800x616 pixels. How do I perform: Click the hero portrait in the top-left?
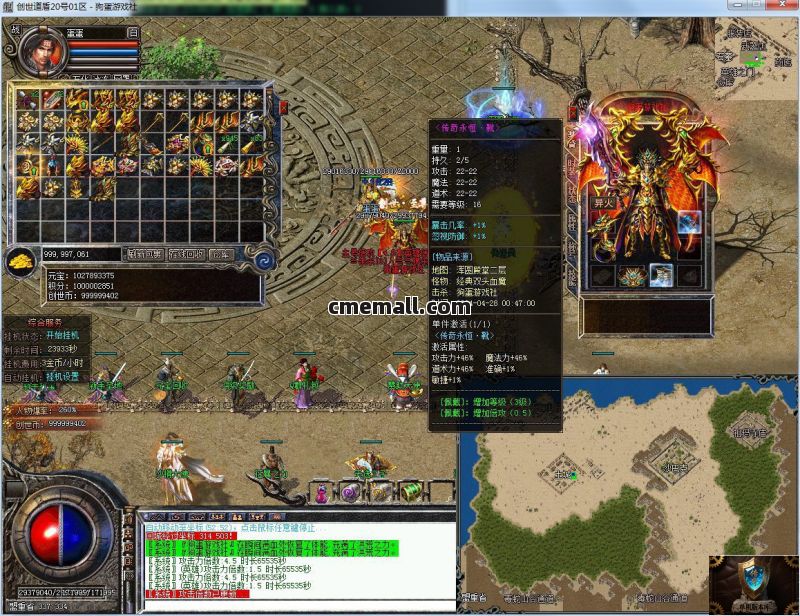[x=41, y=49]
